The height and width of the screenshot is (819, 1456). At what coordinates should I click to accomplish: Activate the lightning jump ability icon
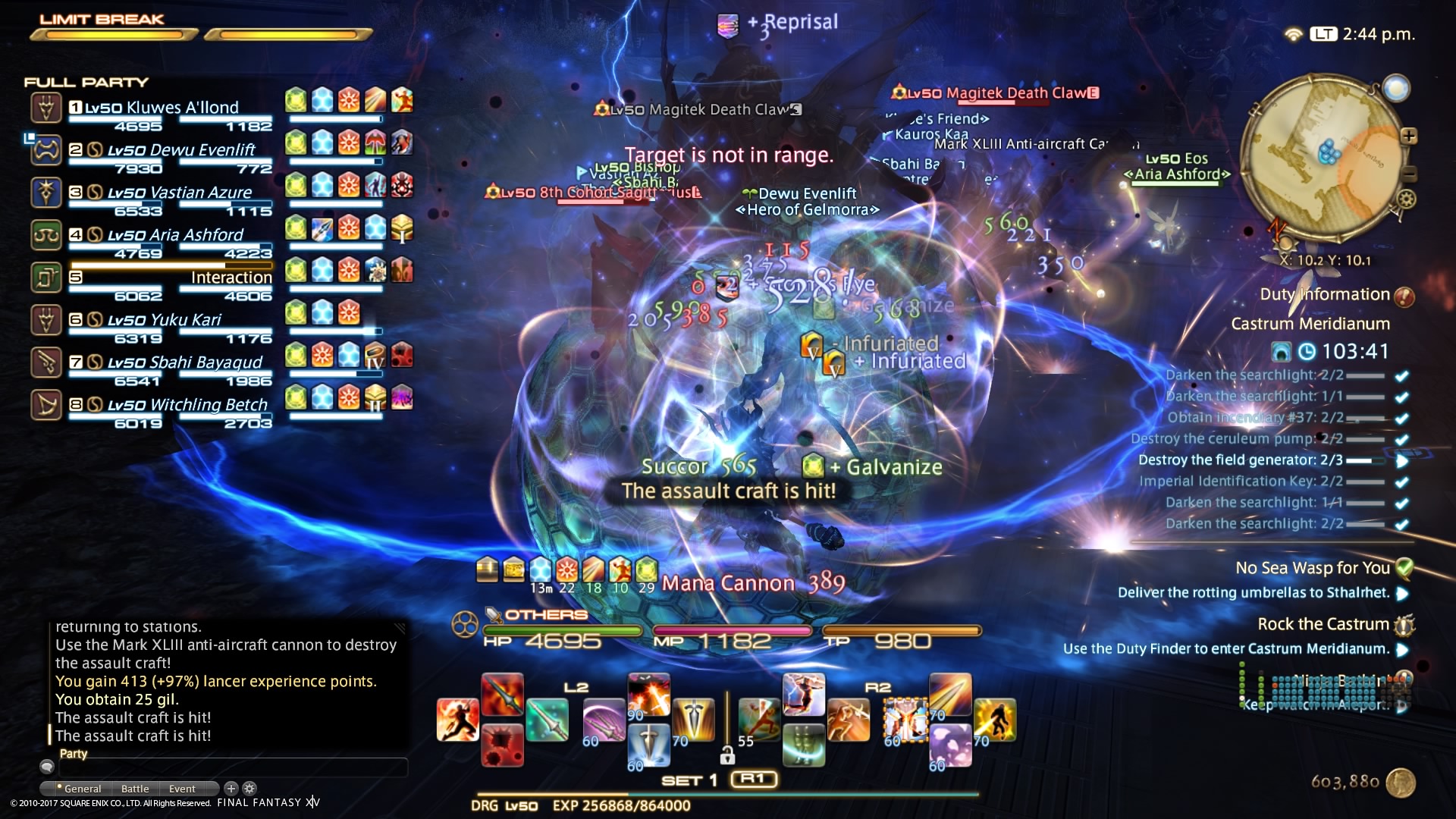[x=803, y=694]
